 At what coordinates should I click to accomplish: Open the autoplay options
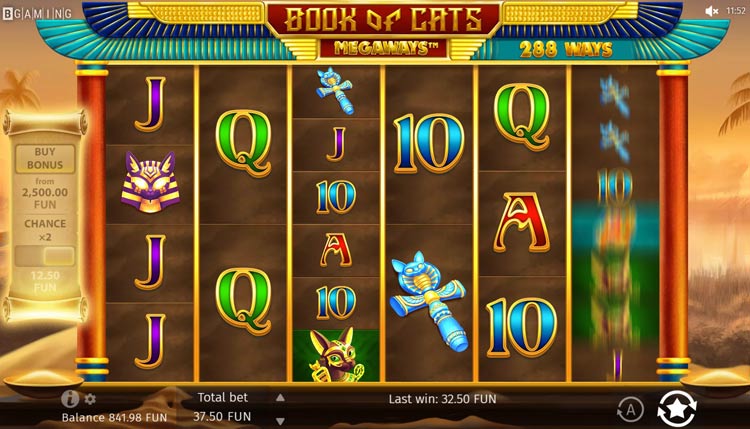tap(630, 409)
